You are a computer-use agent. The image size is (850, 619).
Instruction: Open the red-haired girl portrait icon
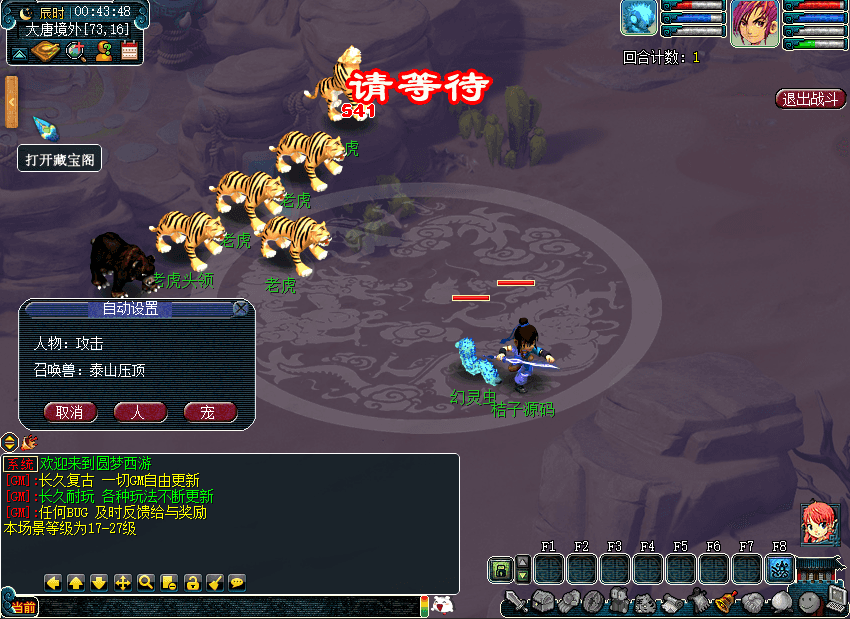point(817,522)
